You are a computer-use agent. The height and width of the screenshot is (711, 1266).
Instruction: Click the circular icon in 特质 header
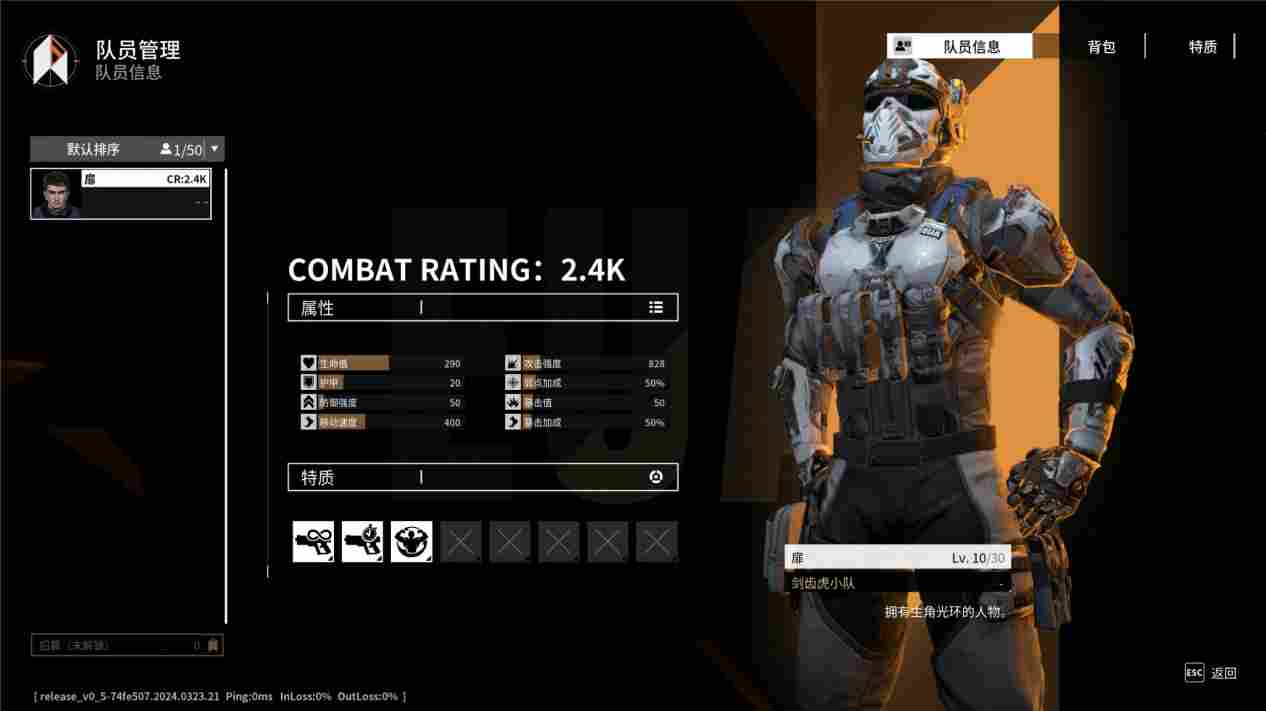(x=656, y=477)
